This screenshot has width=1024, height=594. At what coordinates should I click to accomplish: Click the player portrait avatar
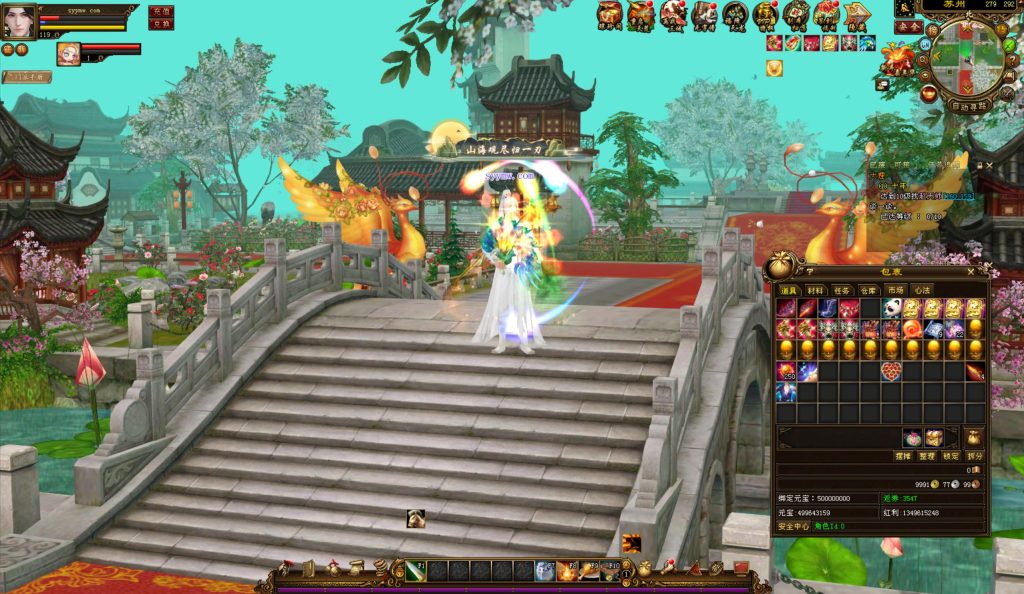click(19, 20)
